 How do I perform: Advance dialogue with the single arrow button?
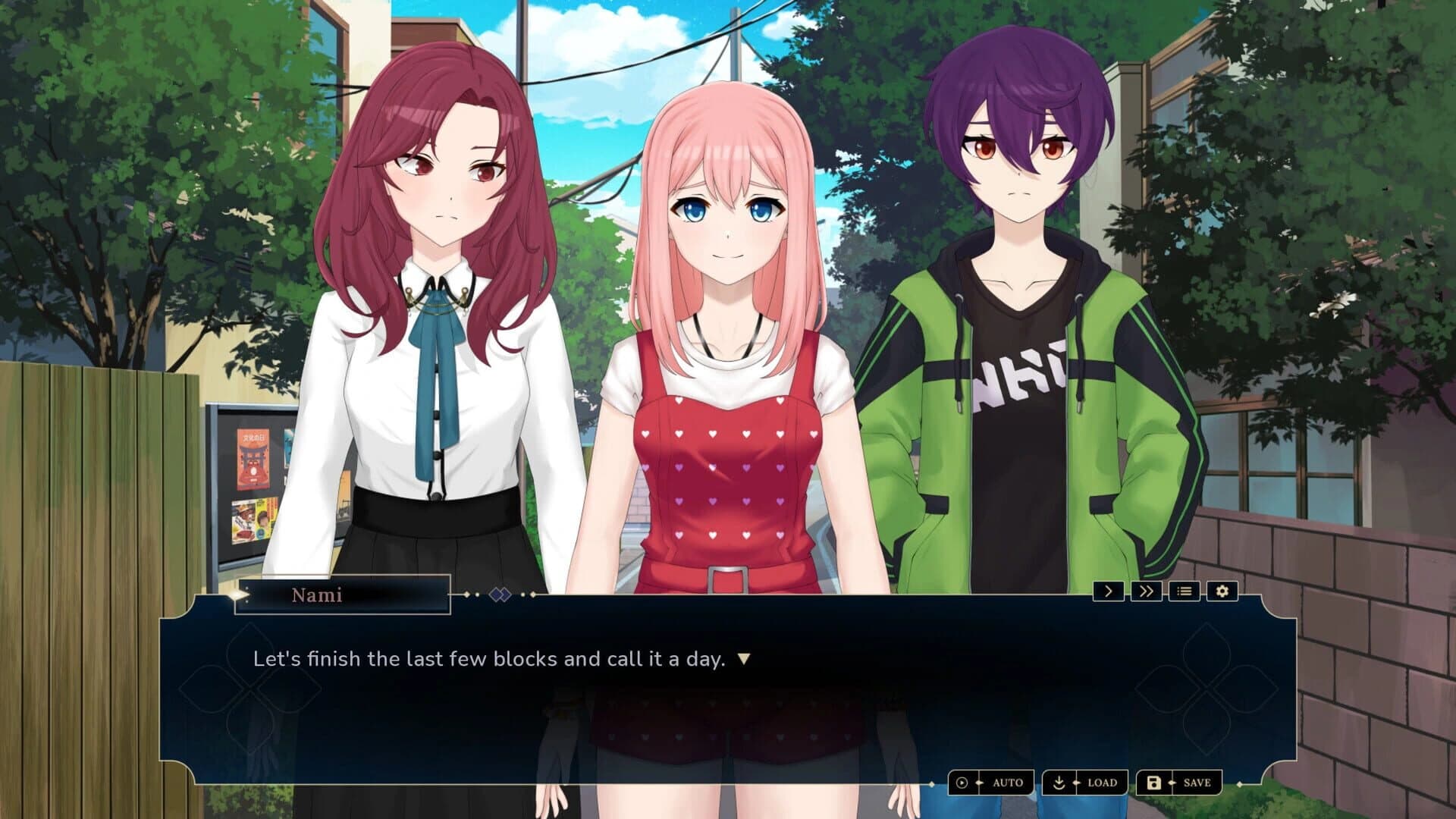(1108, 591)
